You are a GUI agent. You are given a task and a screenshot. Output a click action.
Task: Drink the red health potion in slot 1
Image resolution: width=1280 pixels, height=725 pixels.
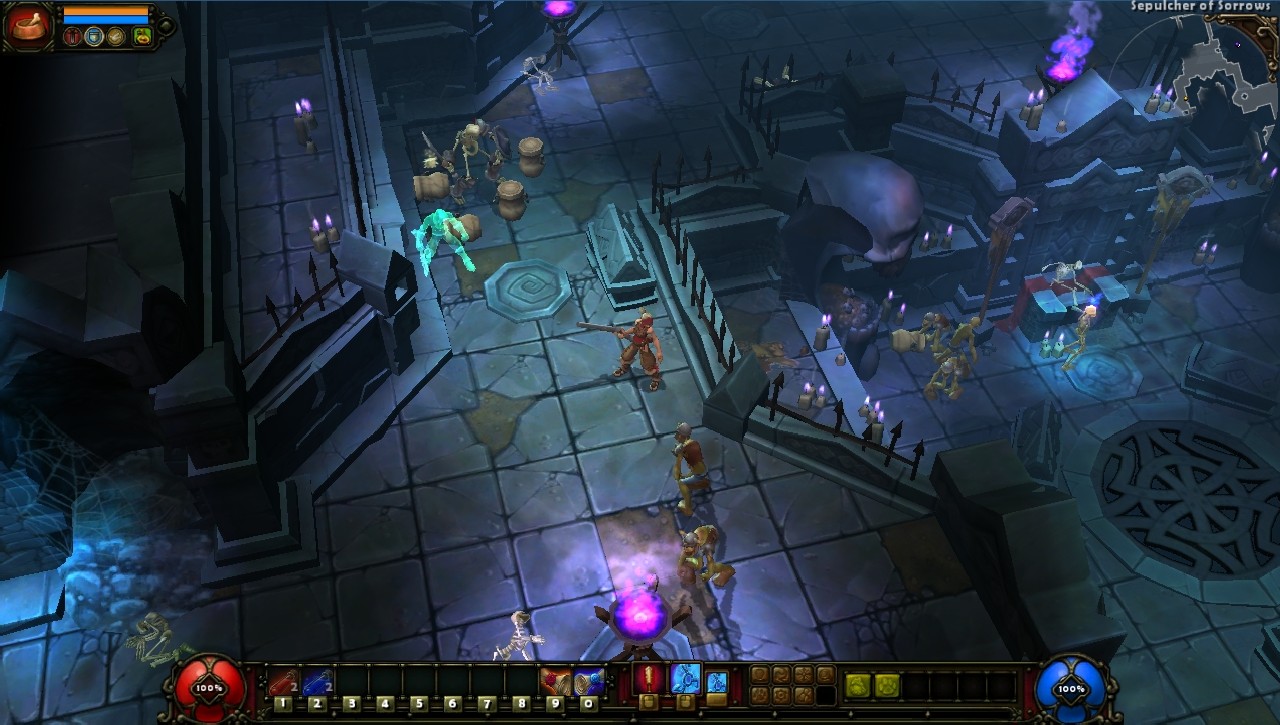pos(283,682)
